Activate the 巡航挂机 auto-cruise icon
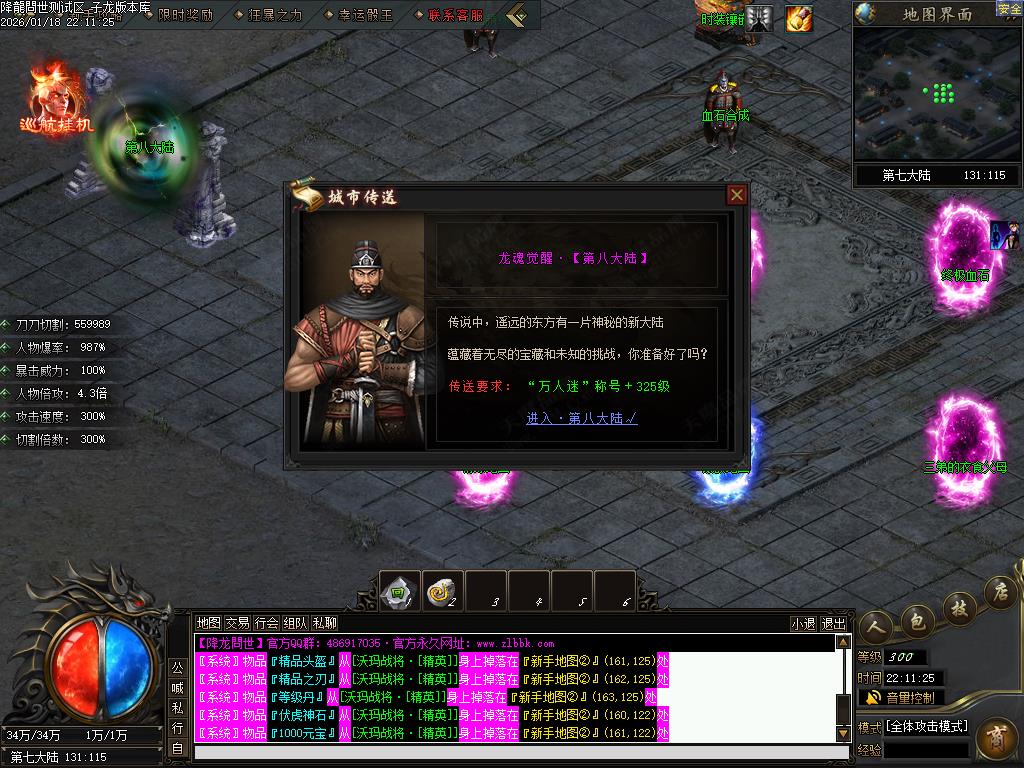This screenshot has height=768, width=1024. [57, 98]
